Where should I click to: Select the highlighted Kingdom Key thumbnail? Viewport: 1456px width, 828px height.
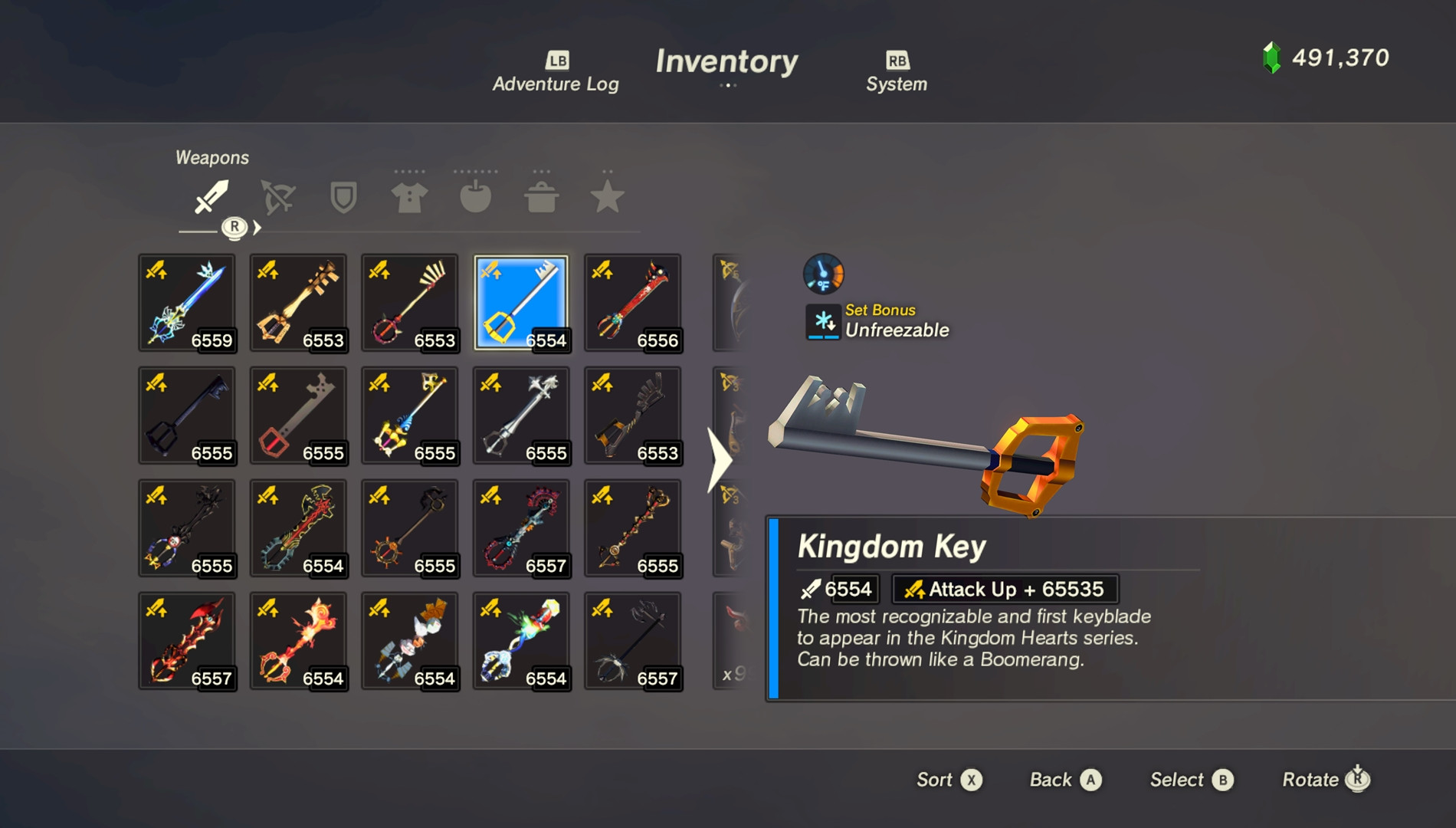coord(521,304)
